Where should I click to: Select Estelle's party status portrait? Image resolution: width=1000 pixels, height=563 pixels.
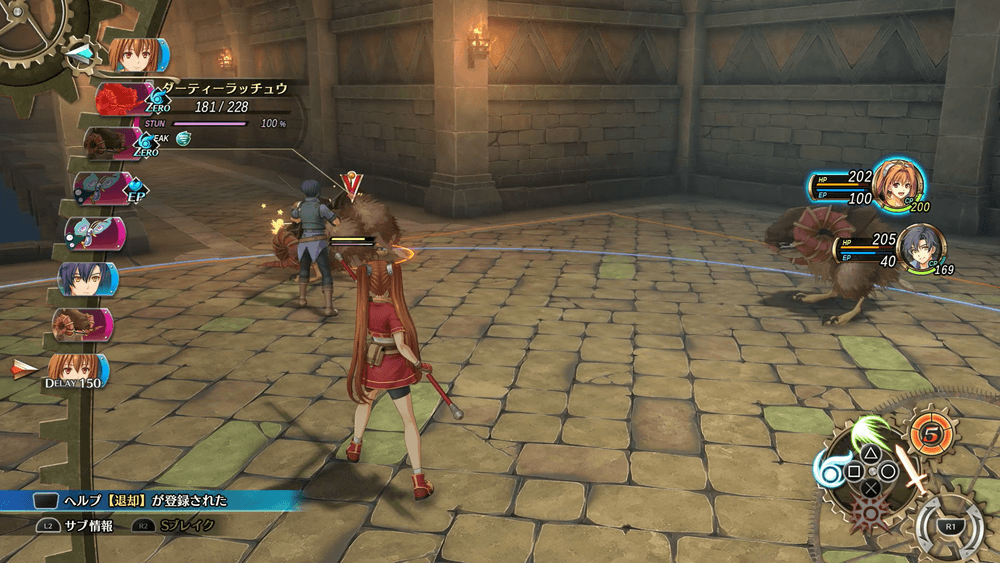(898, 184)
